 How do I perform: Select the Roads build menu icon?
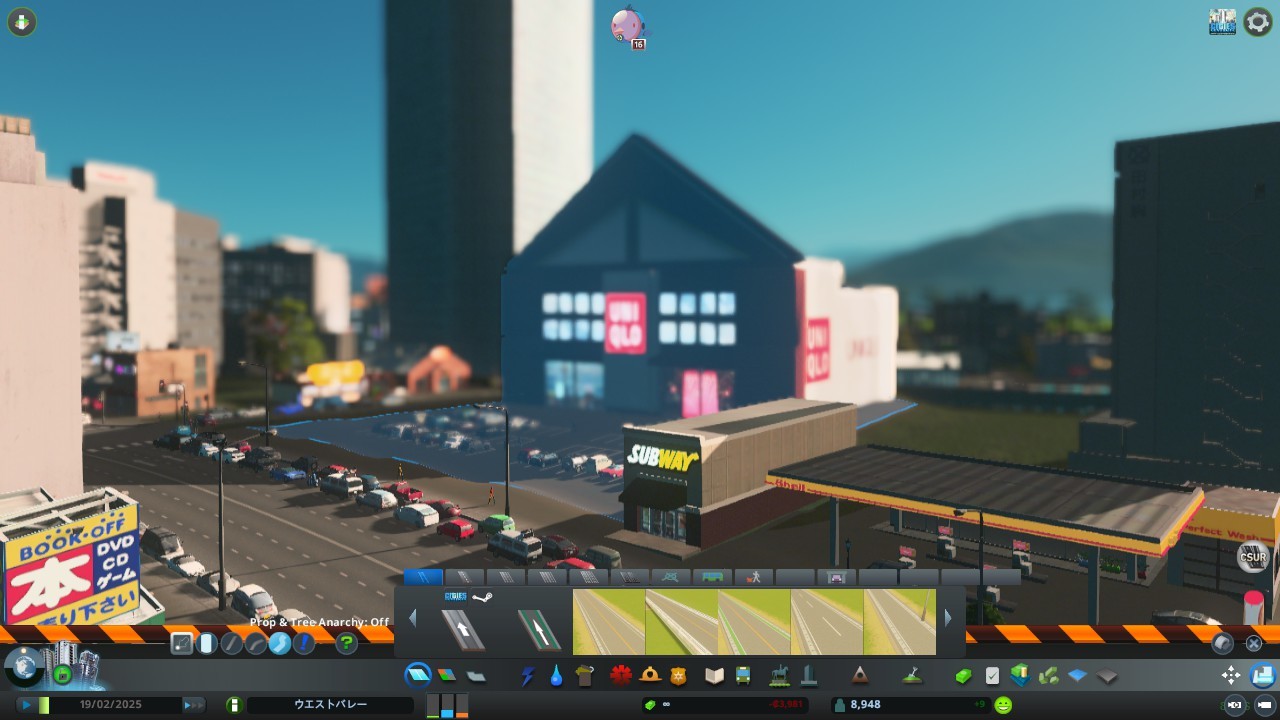click(x=418, y=676)
